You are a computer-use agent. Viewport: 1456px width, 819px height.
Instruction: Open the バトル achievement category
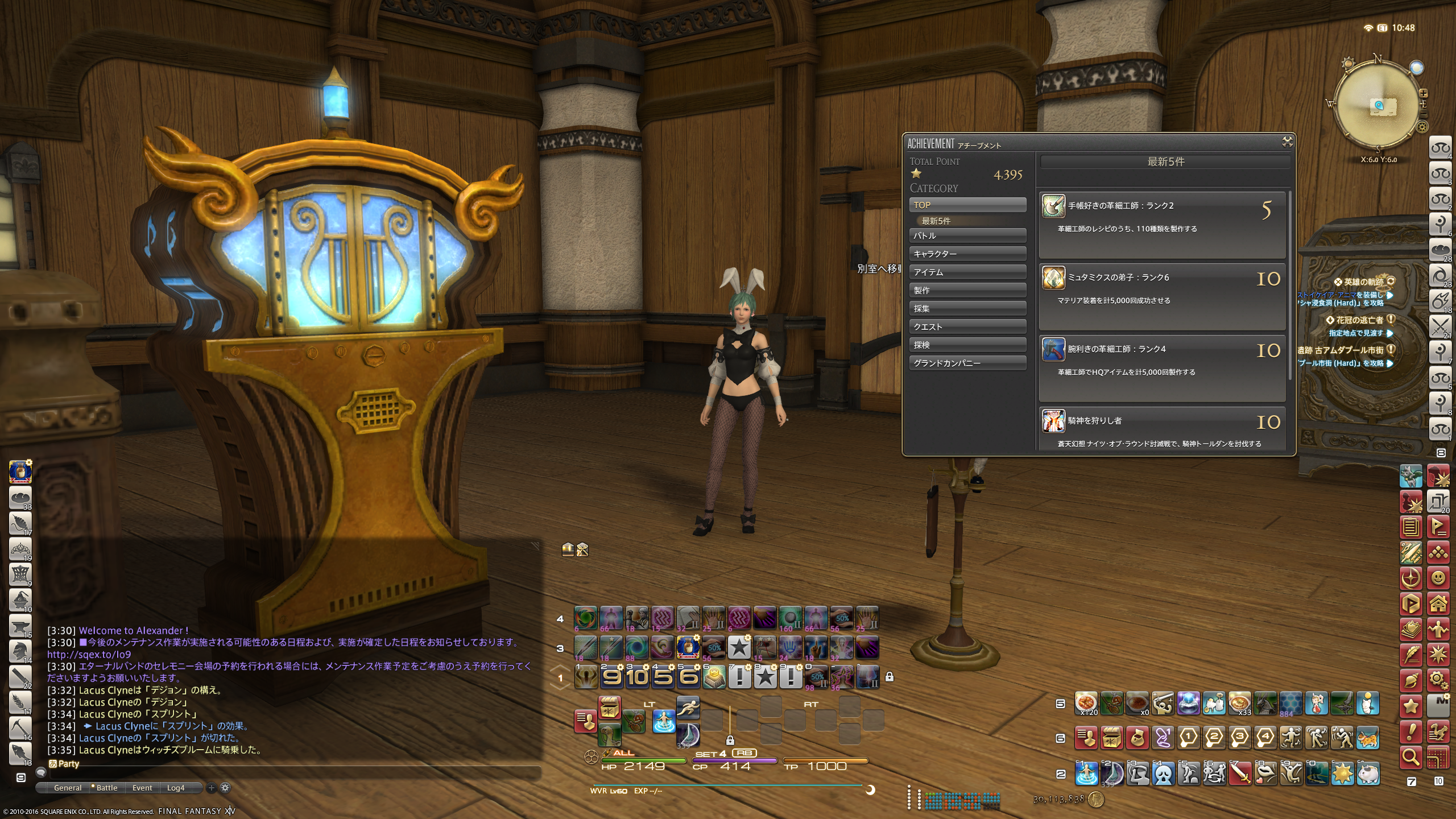coord(967,235)
